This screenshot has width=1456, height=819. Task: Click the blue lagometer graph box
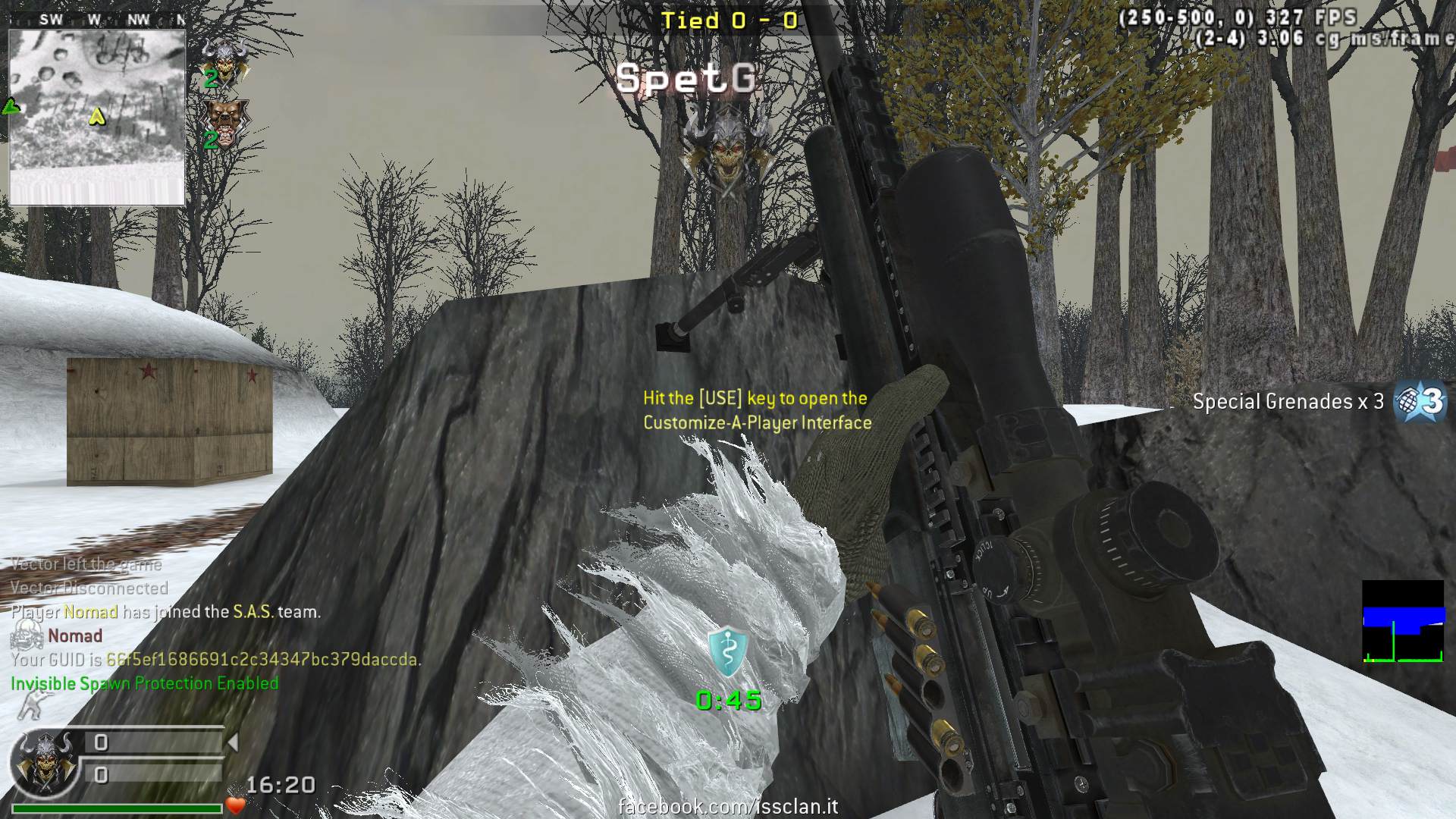click(1402, 622)
